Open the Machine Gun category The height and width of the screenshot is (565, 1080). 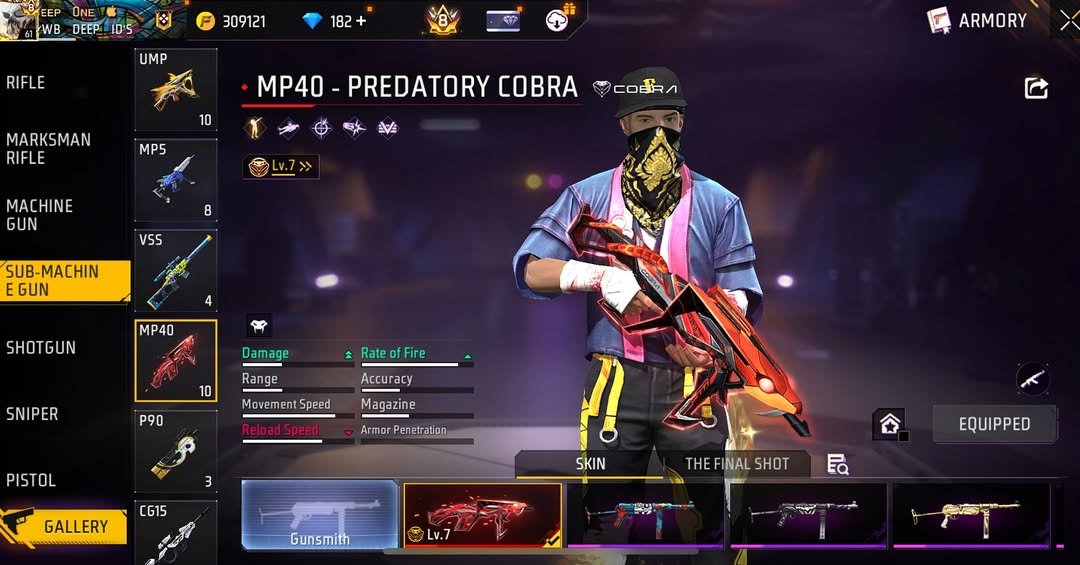pos(40,215)
